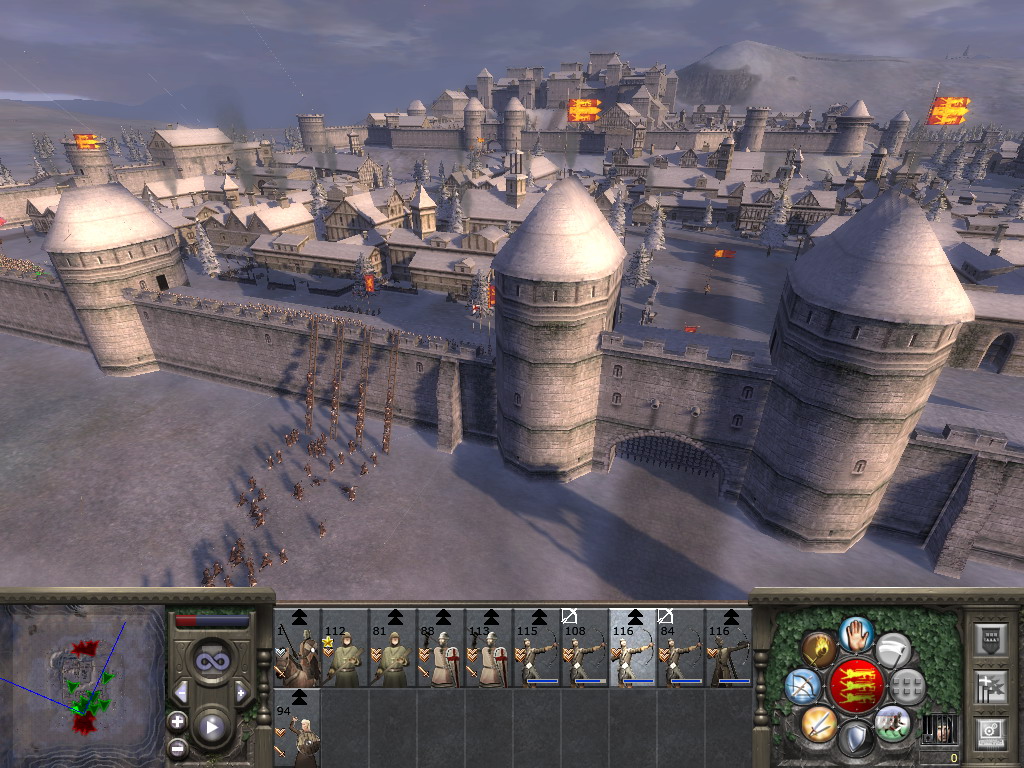The image size is (1024, 768).
Task: Toggle the flaming arrow fire-at-will button
Action: point(819,649)
